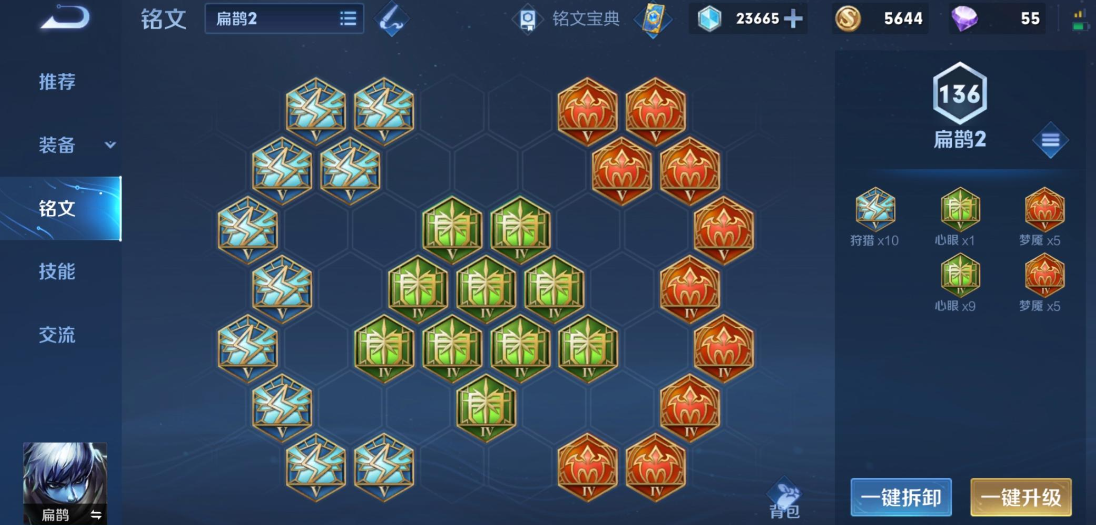The height and width of the screenshot is (525, 1096).
Task: Open the 交流 tab
Action: tap(57, 335)
